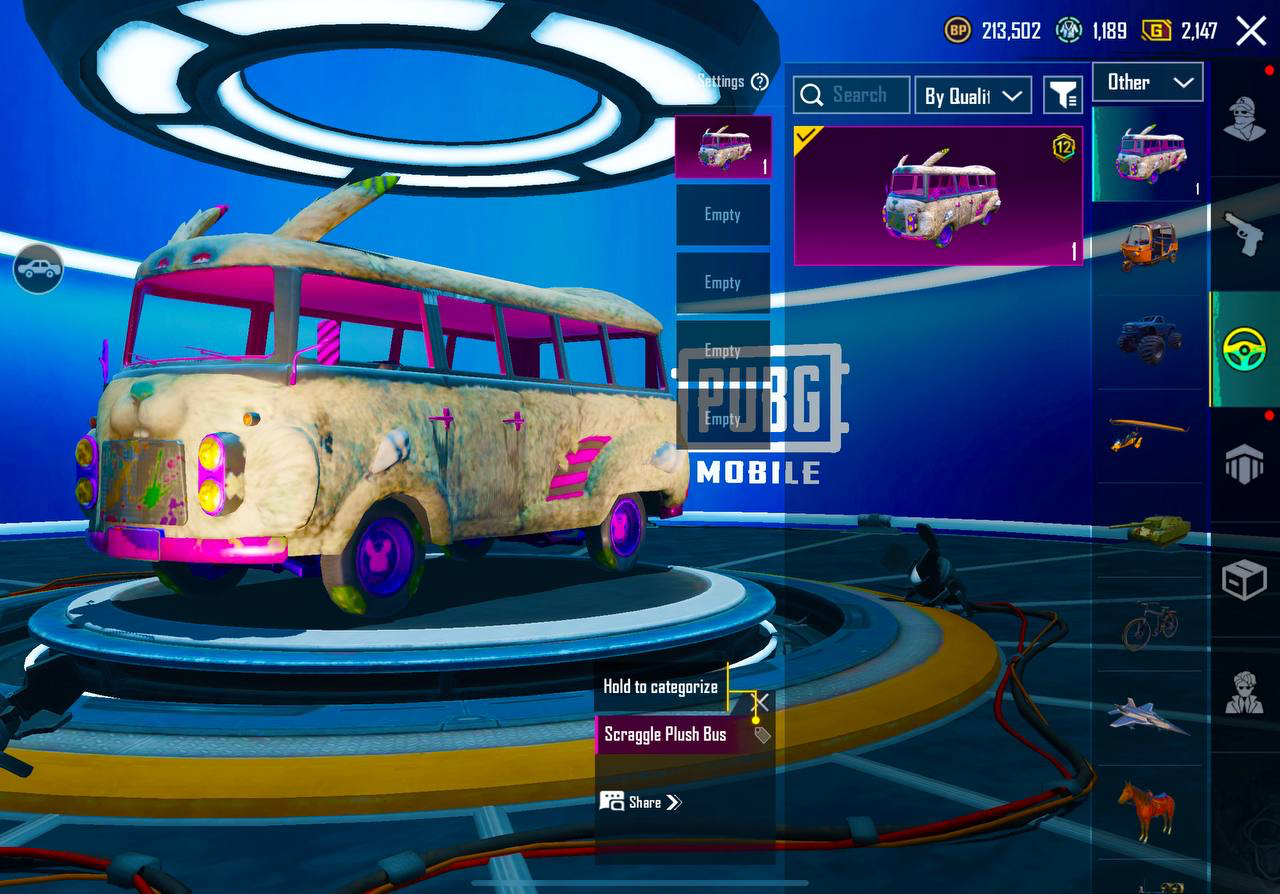Click the inventory Search field
The height and width of the screenshot is (894, 1280).
tap(852, 95)
